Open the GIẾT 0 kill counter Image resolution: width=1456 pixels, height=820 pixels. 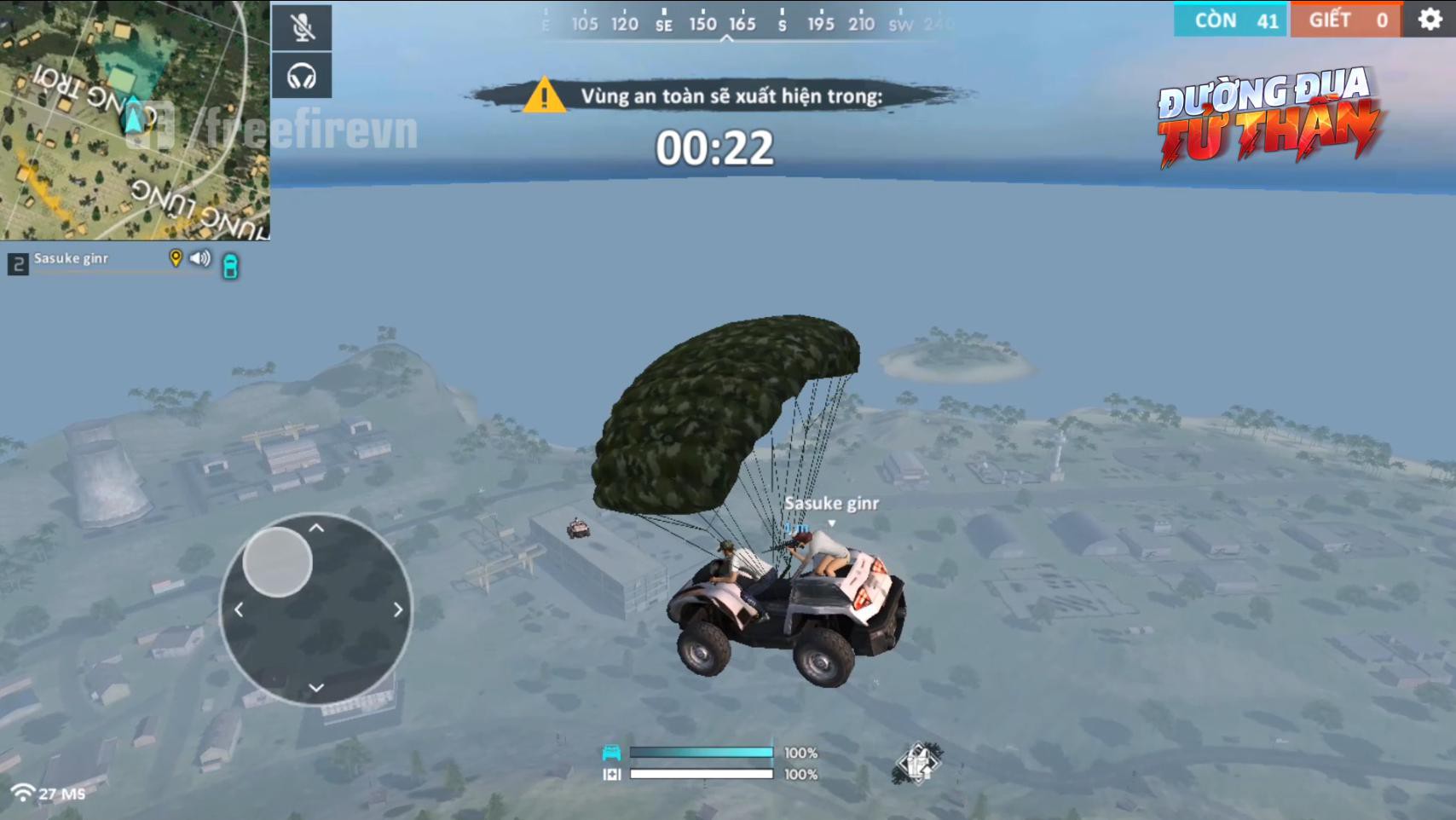pyautogui.click(x=1345, y=20)
